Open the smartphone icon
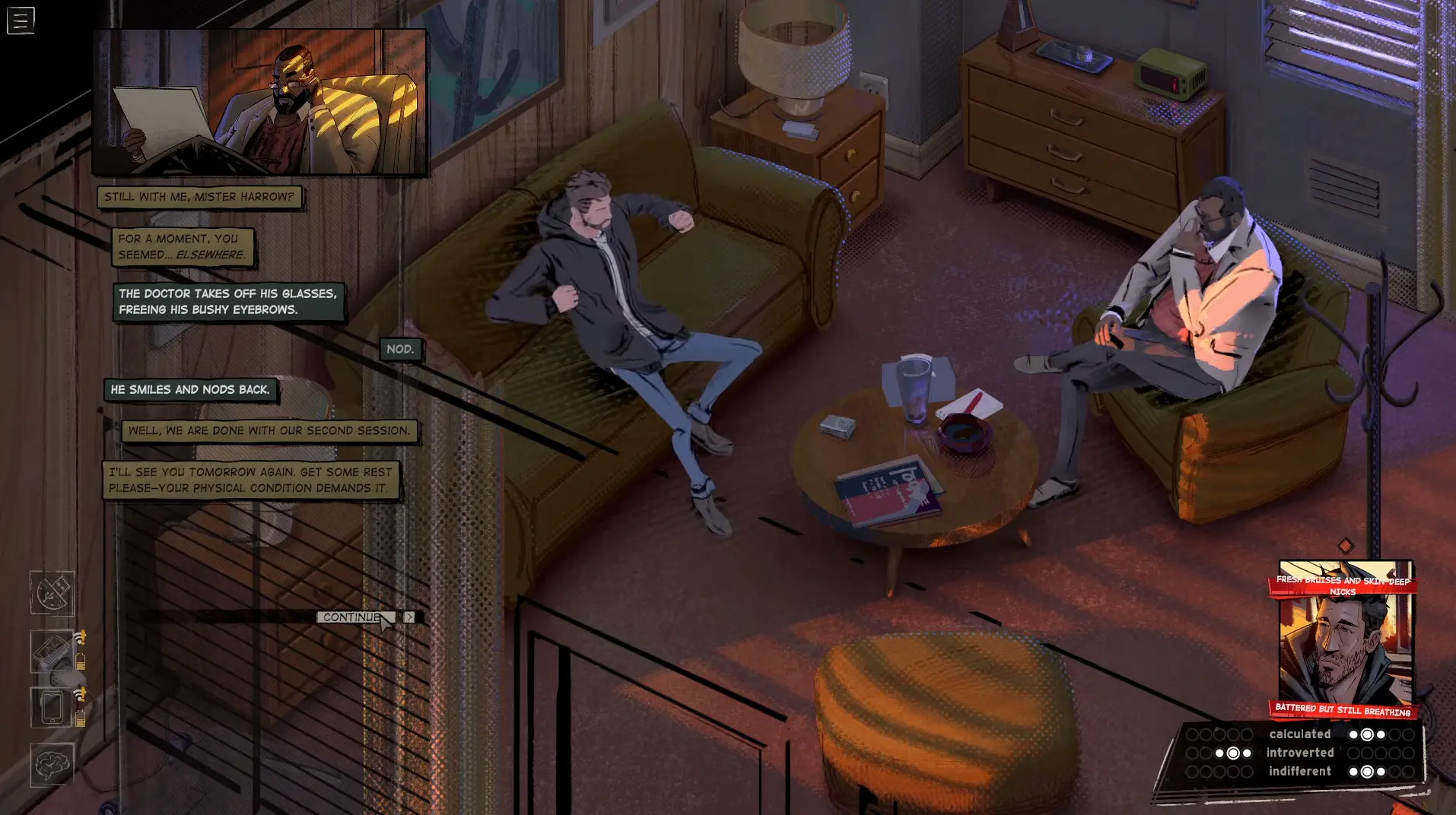The width and height of the screenshot is (1456, 815). pyautogui.click(x=52, y=707)
